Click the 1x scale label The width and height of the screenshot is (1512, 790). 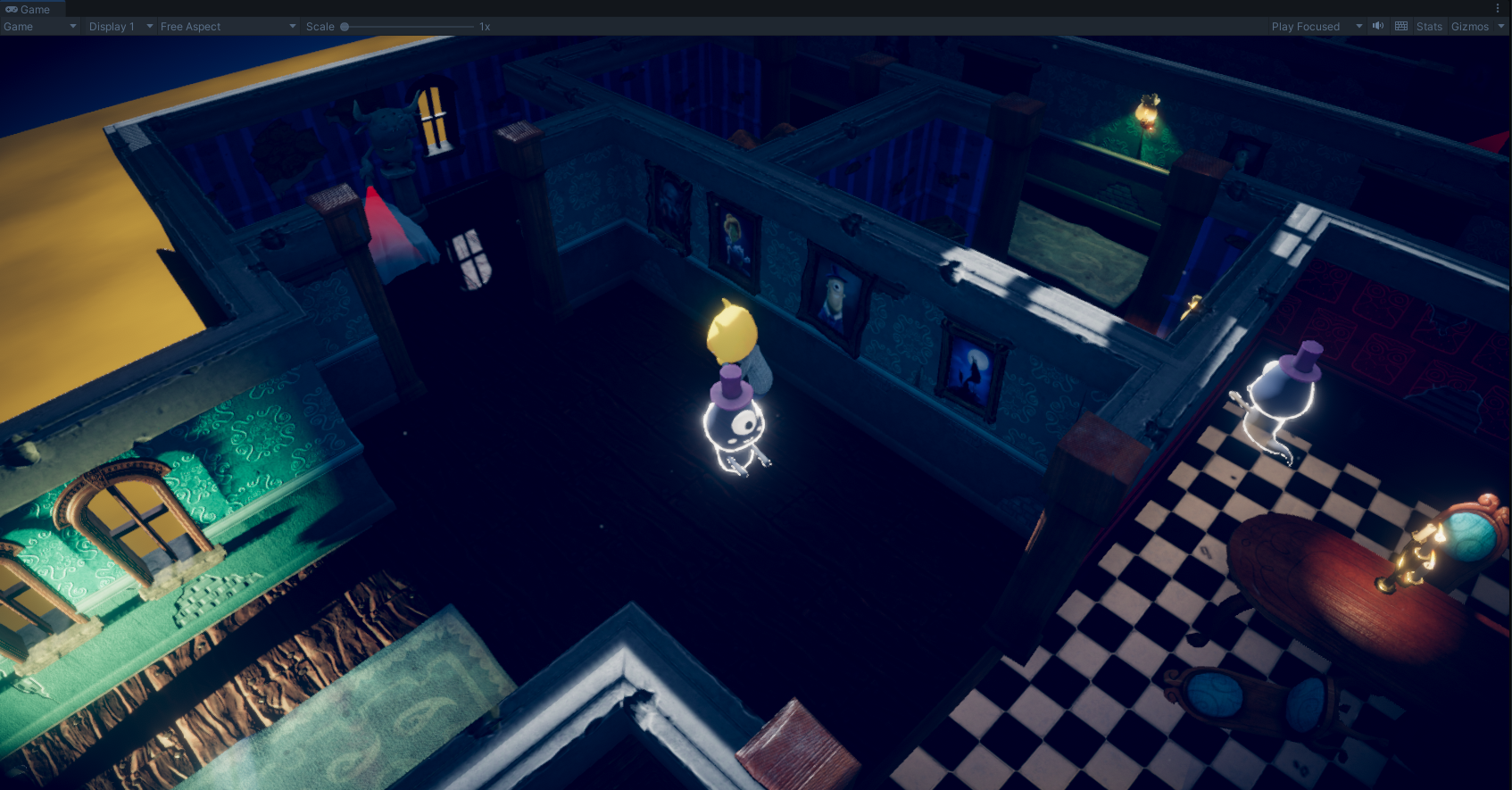click(485, 27)
